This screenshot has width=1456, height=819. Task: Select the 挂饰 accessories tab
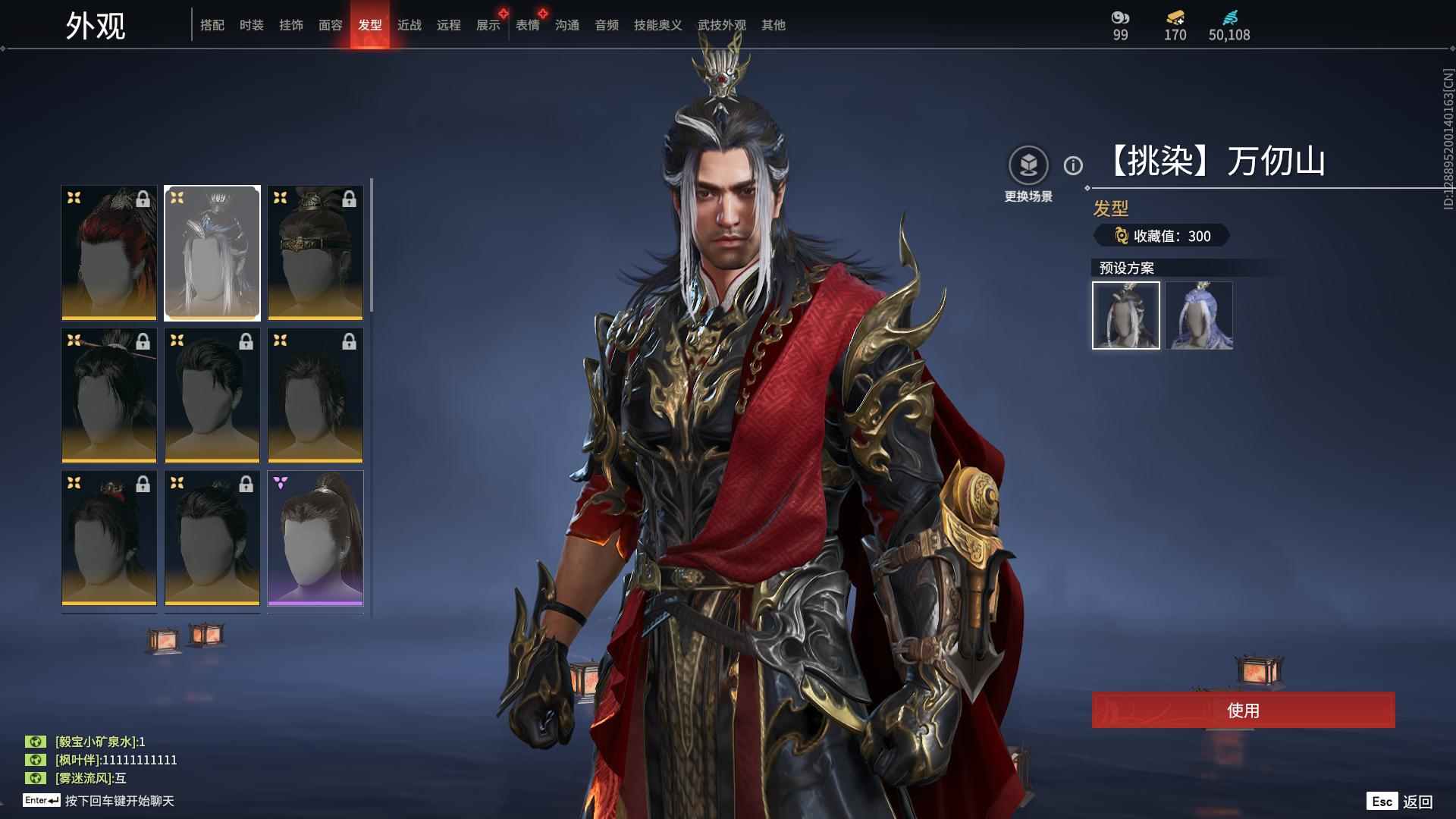tap(291, 25)
